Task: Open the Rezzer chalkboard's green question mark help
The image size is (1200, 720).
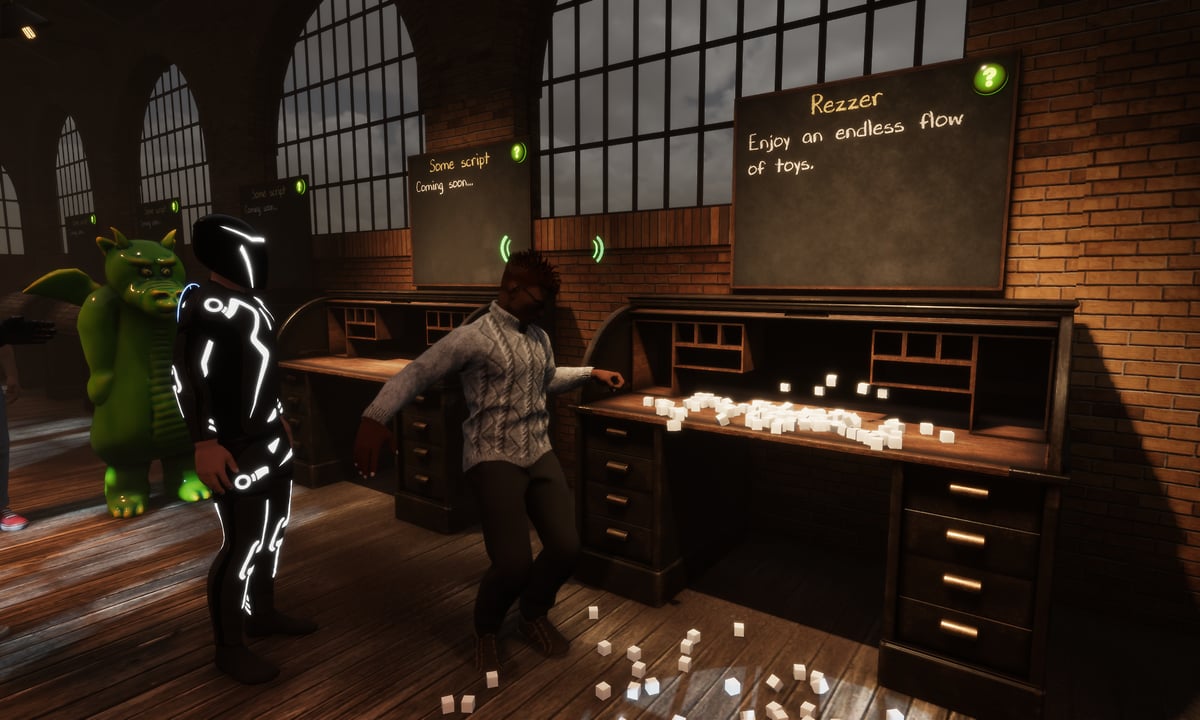Action: pos(989,77)
